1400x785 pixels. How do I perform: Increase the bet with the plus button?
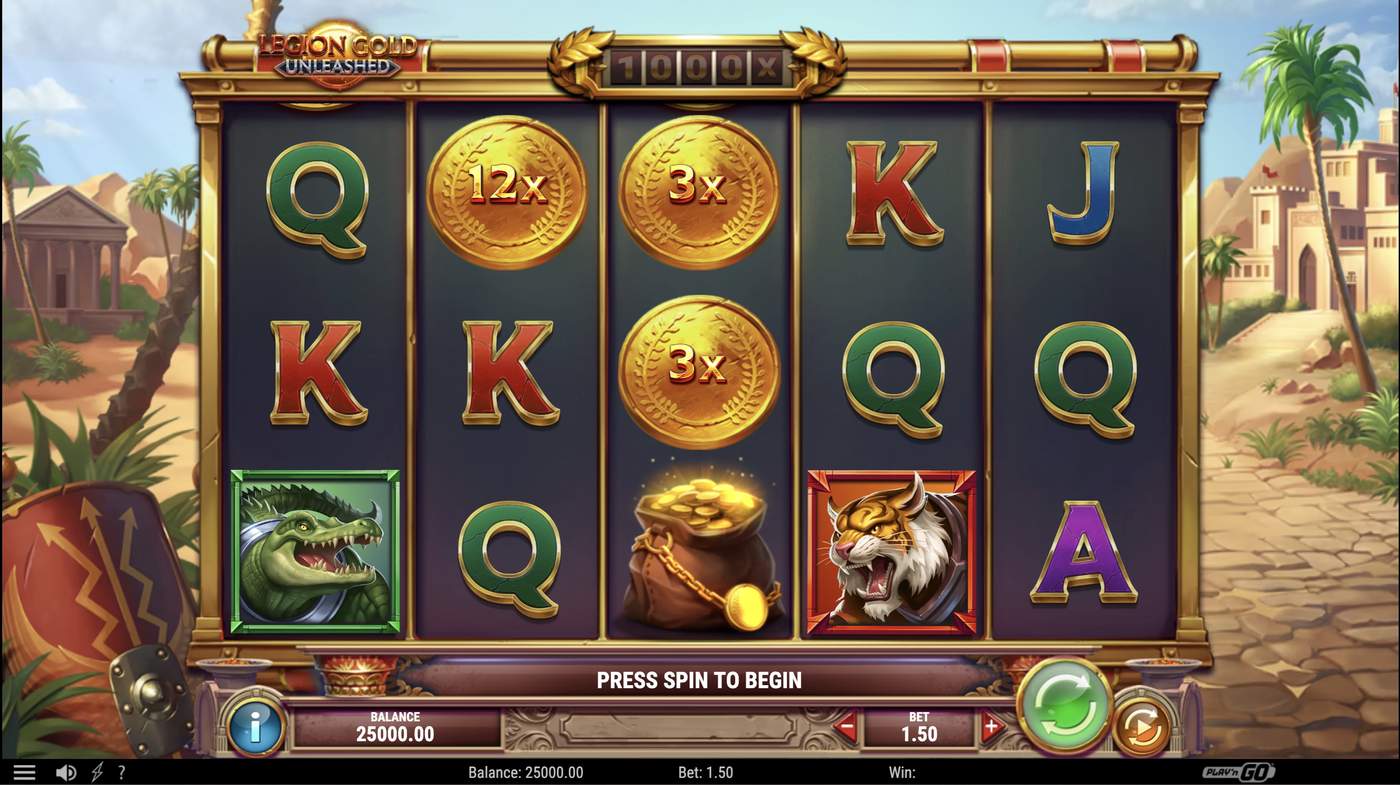pos(993,727)
